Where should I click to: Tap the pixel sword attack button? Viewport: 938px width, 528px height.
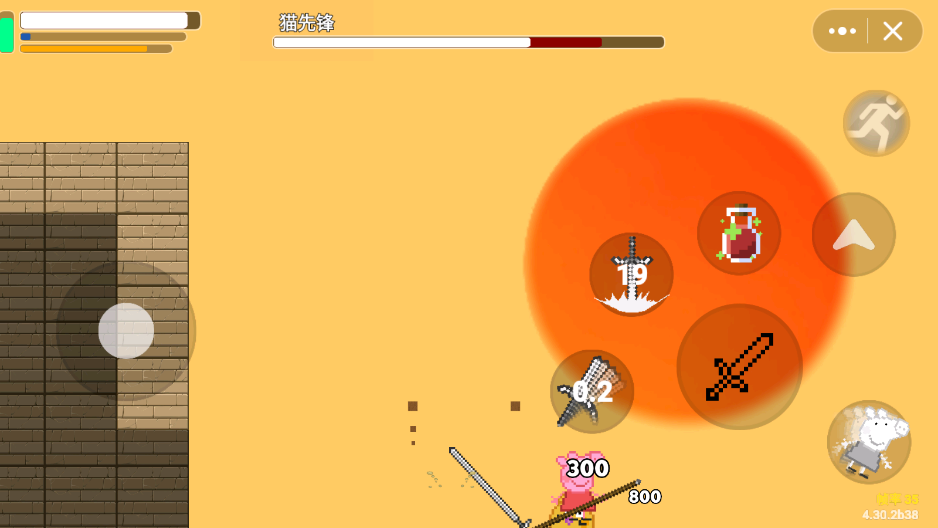tap(739, 367)
